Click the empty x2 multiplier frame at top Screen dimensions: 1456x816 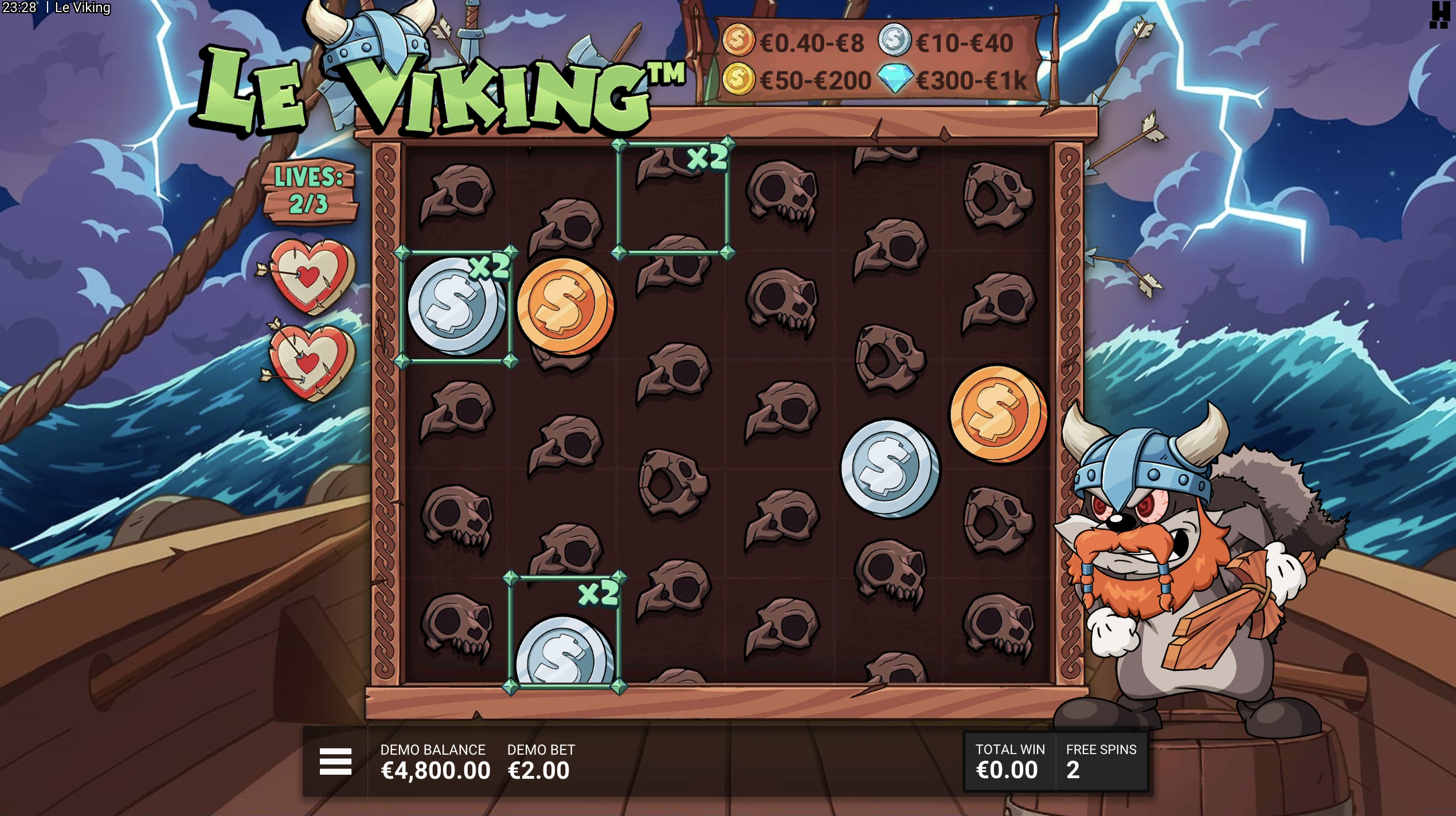click(674, 198)
